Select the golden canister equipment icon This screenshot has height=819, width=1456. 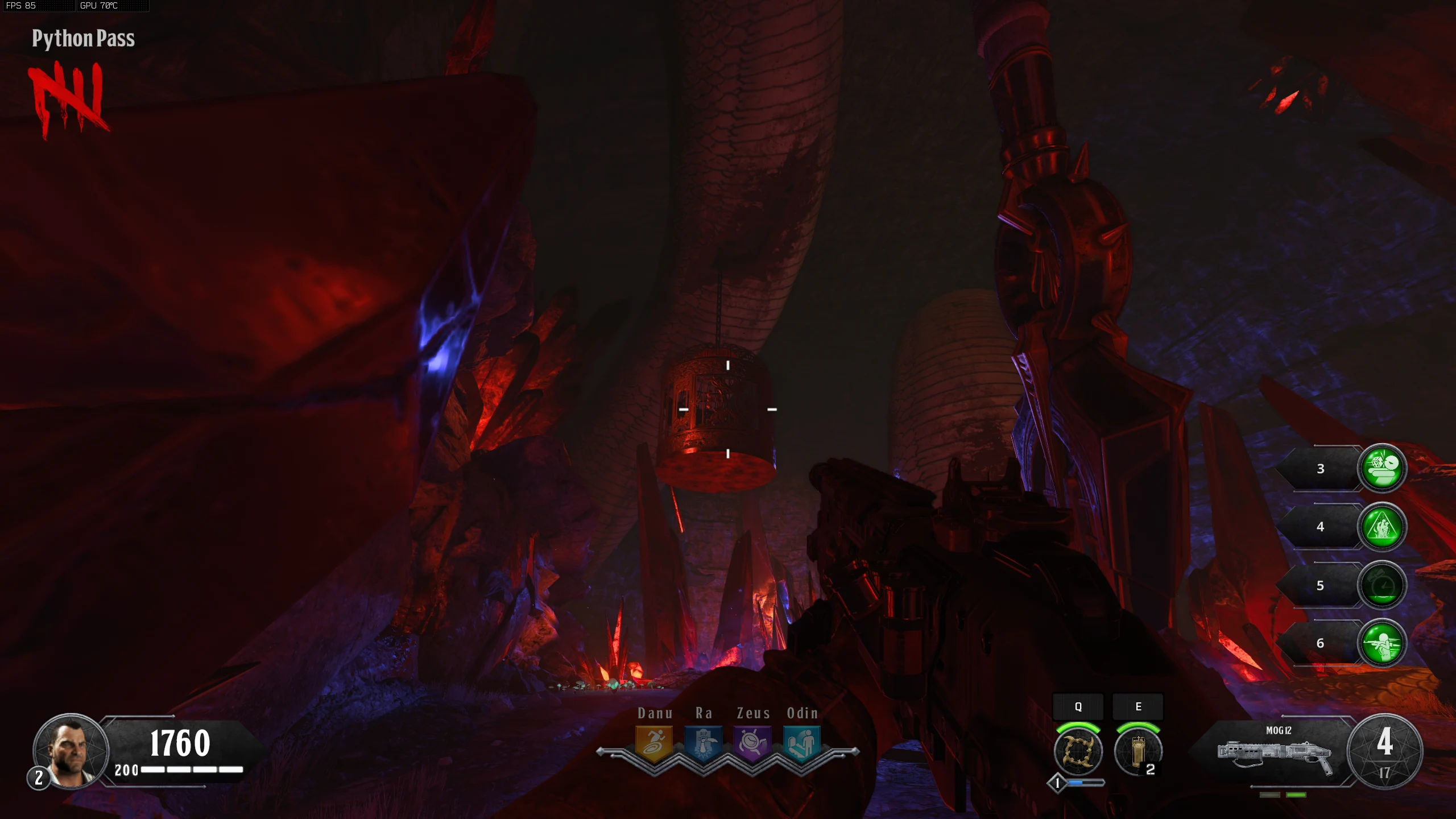click(1137, 751)
